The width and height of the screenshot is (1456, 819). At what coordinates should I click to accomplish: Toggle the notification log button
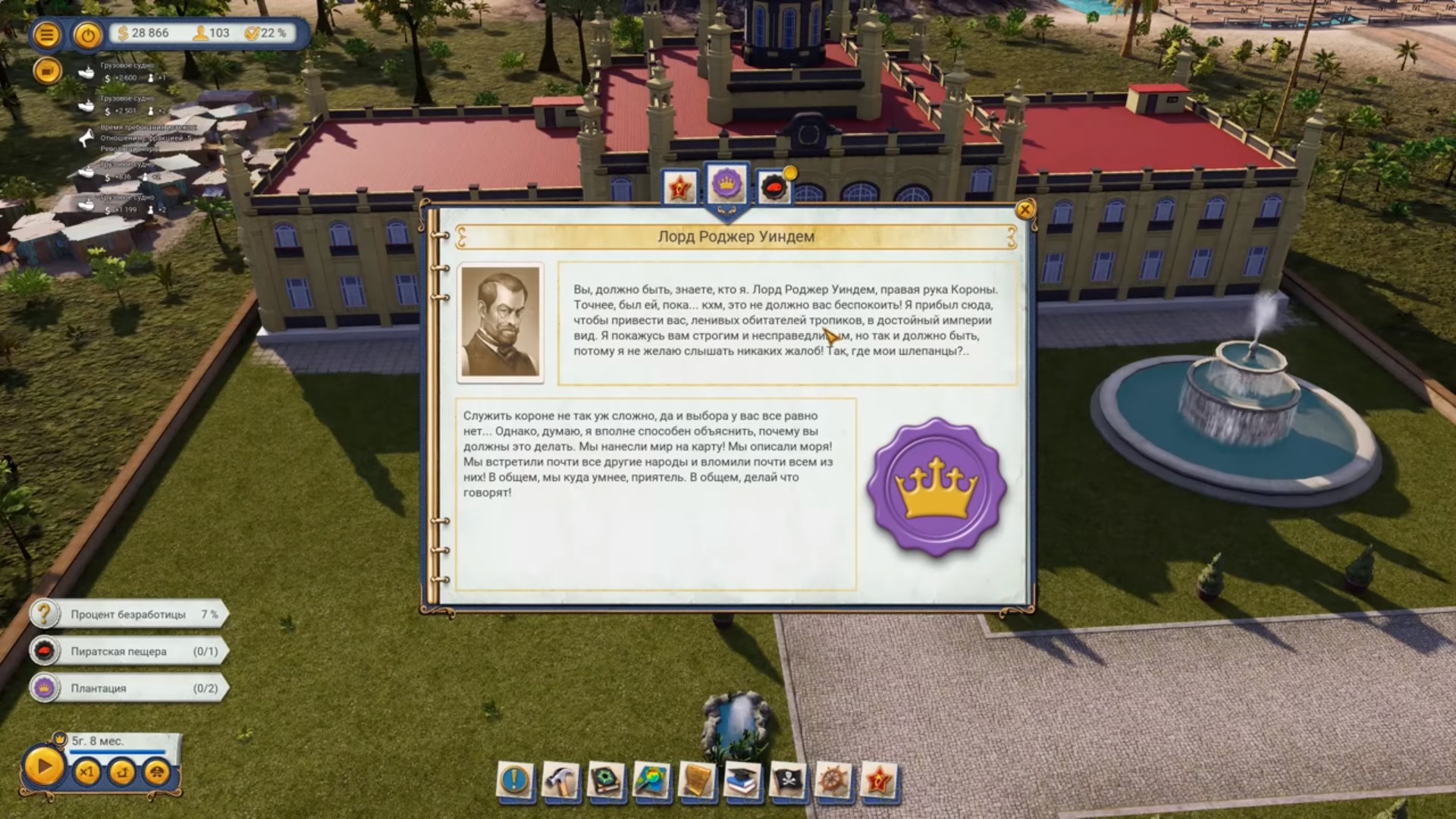click(47, 71)
